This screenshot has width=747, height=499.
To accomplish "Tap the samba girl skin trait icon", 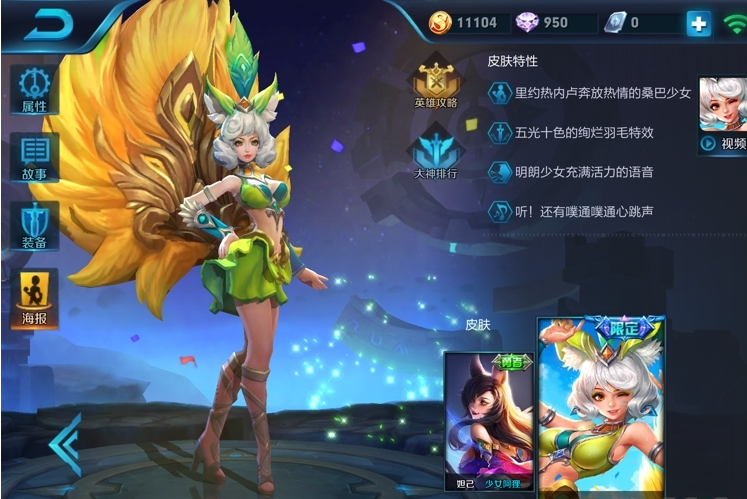I will click(499, 93).
